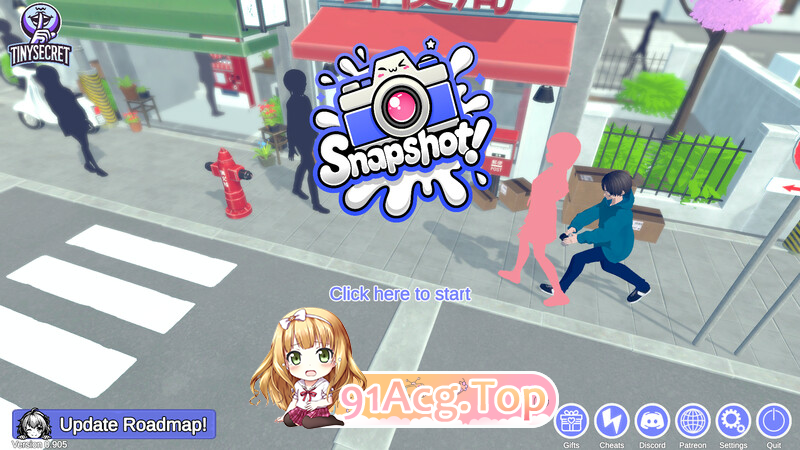
Task: Open the Settings menu
Action: coord(733,420)
